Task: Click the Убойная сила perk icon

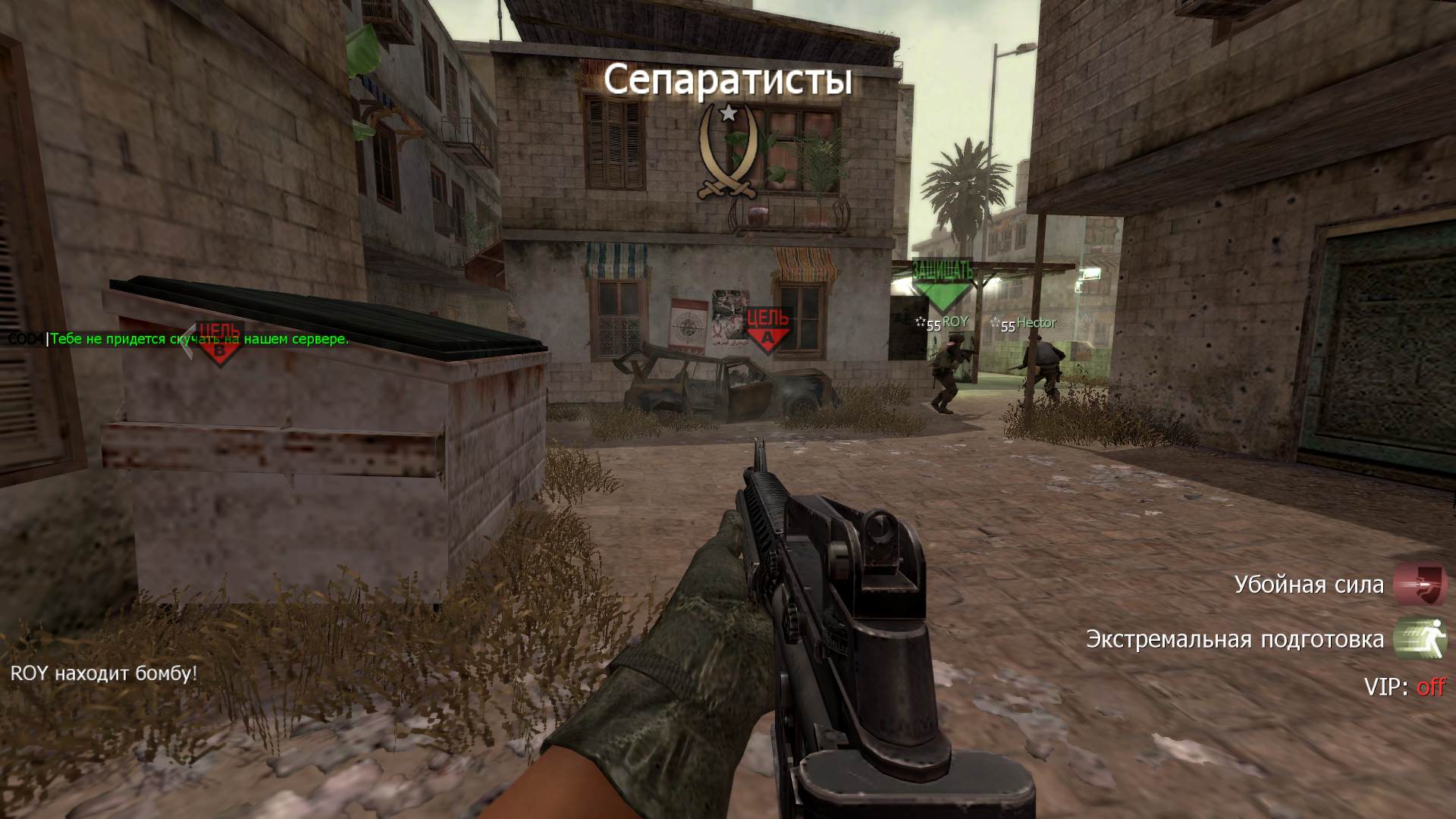Action: point(1420,584)
